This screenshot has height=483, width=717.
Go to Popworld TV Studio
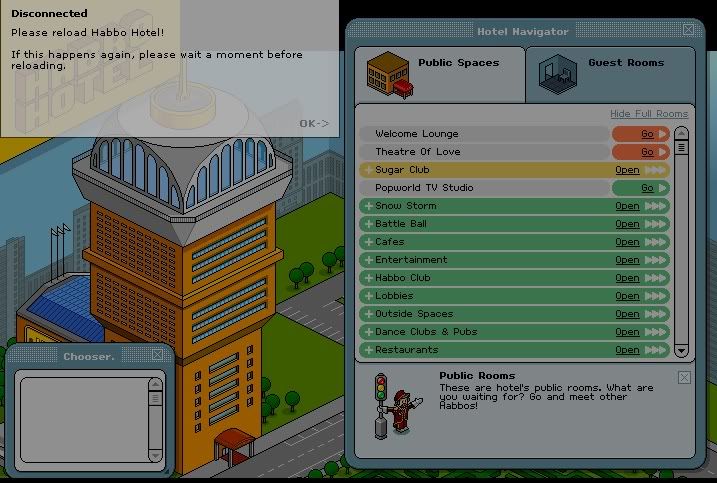point(647,188)
